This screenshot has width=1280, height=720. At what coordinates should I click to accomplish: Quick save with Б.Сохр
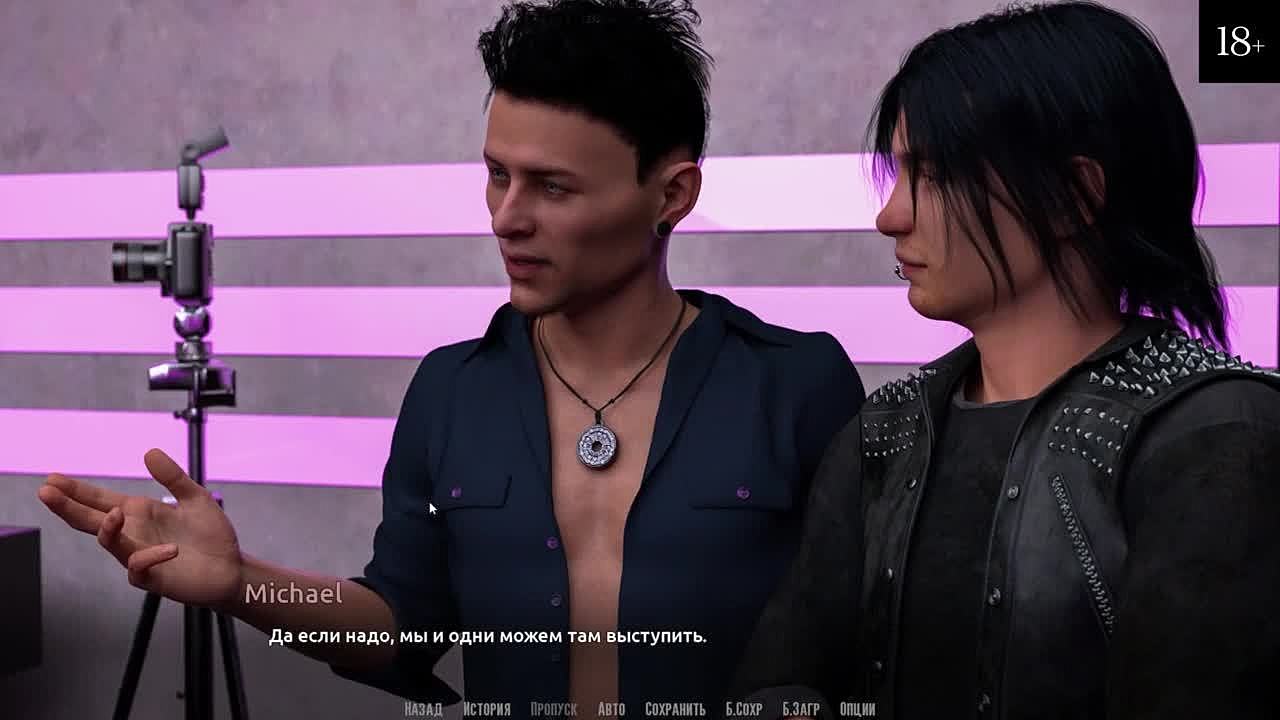[x=744, y=709]
